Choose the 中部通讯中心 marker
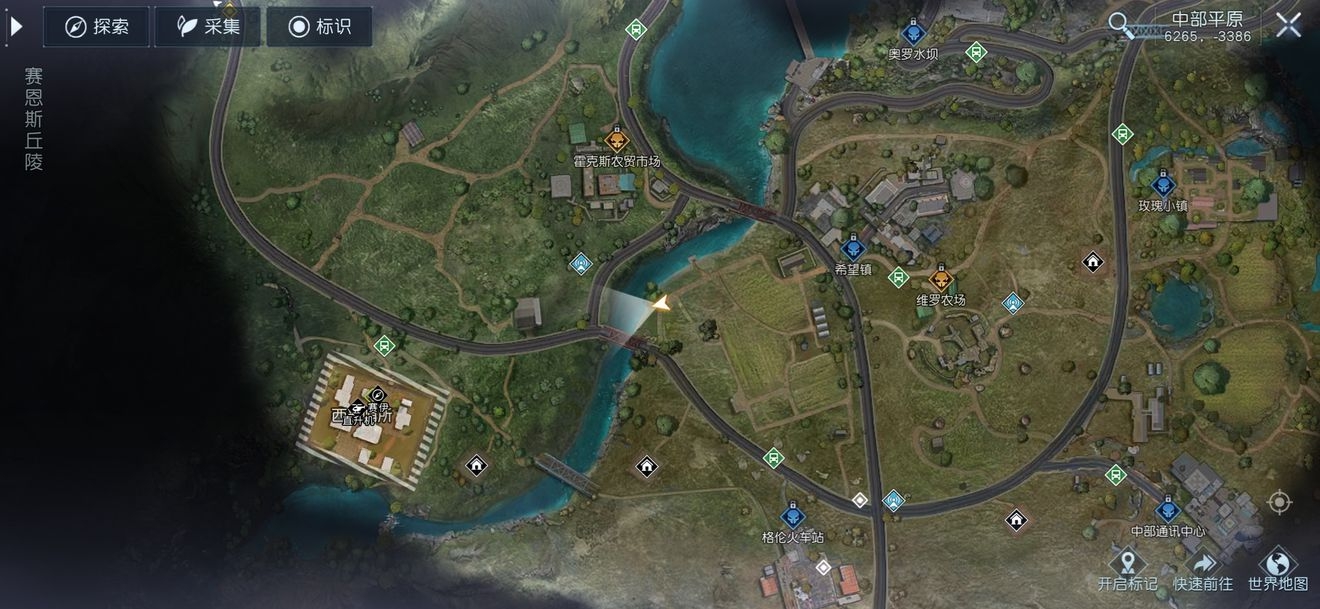The height and width of the screenshot is (609, 1320). tap(1167, 511)
